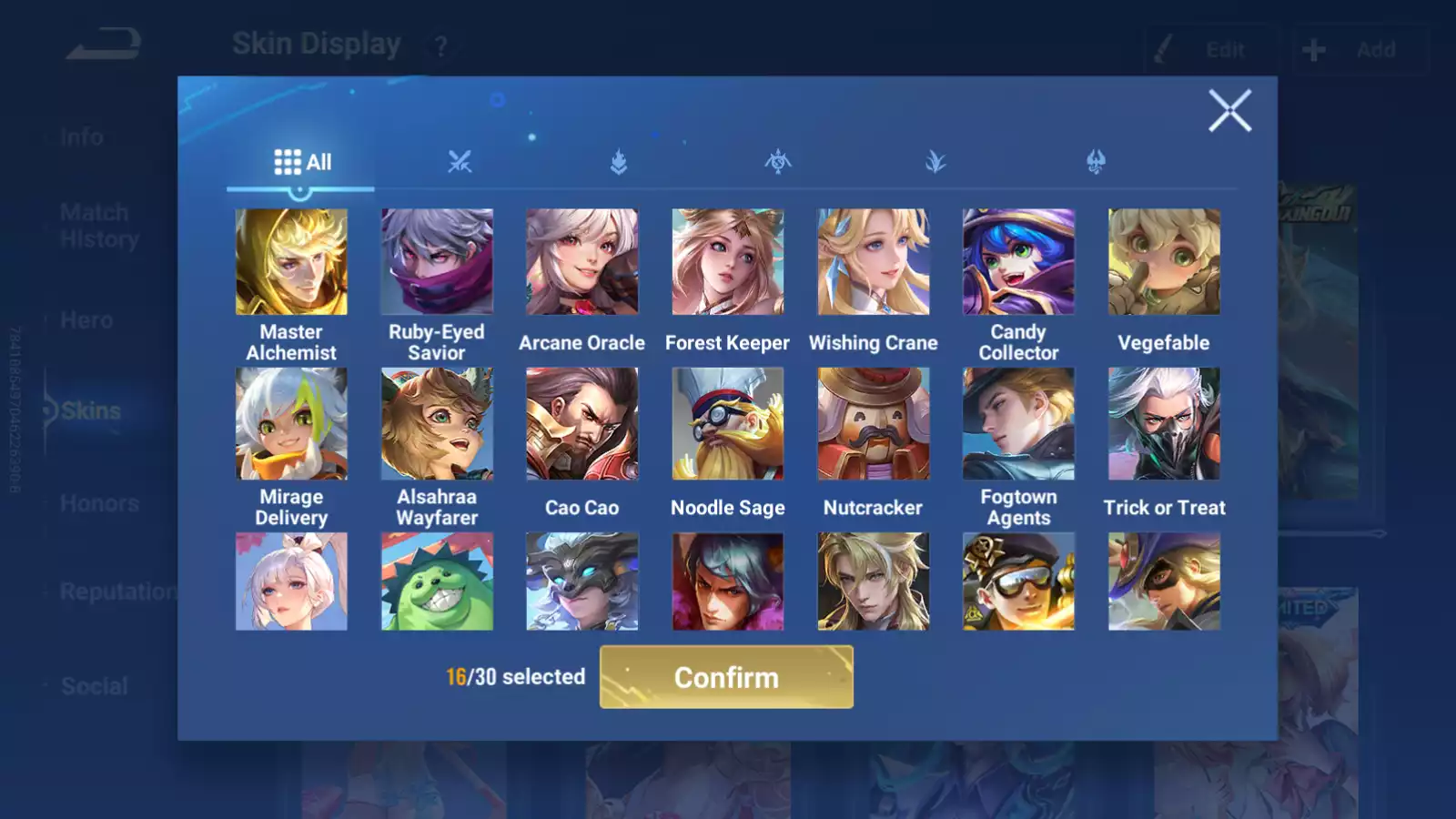Choose the pilot with goggles skin portrait
This screenshot has width=1456, height=819.
pos(1018,581)
